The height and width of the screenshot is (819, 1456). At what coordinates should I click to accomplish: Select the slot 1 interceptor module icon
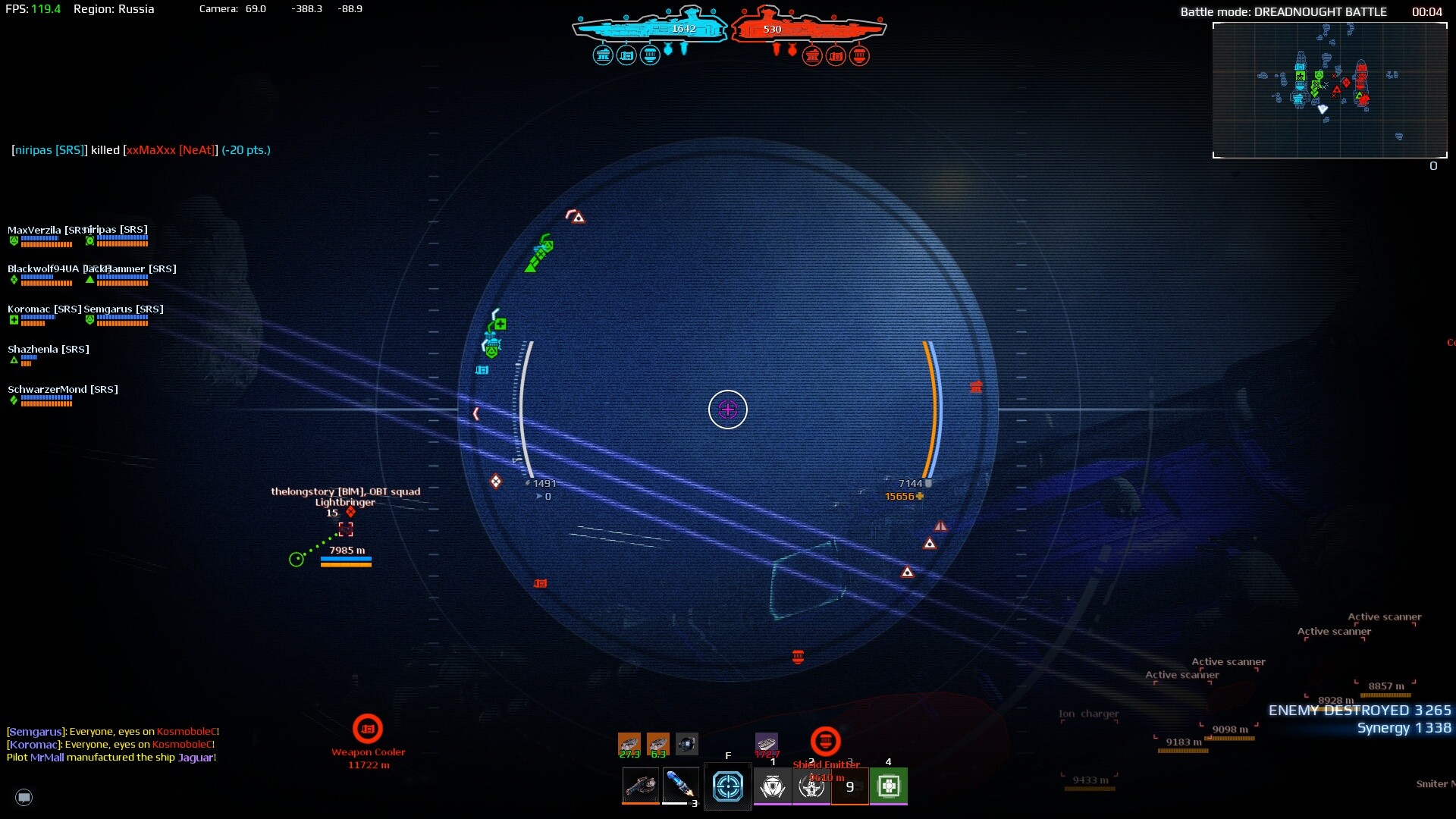(772, 786)
